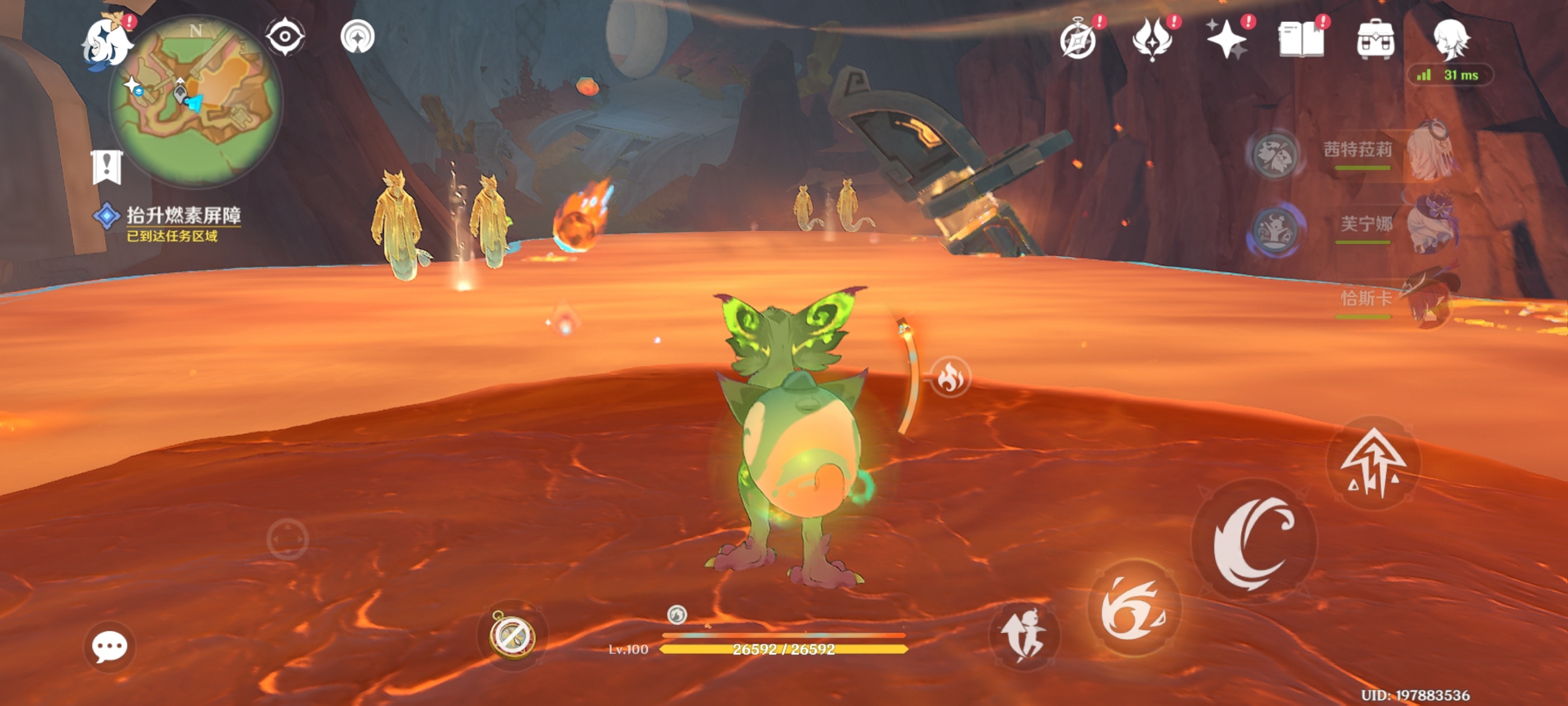The image size is (1568, 706).
Task: Open the chat bubble button
Action: (110, 646)
